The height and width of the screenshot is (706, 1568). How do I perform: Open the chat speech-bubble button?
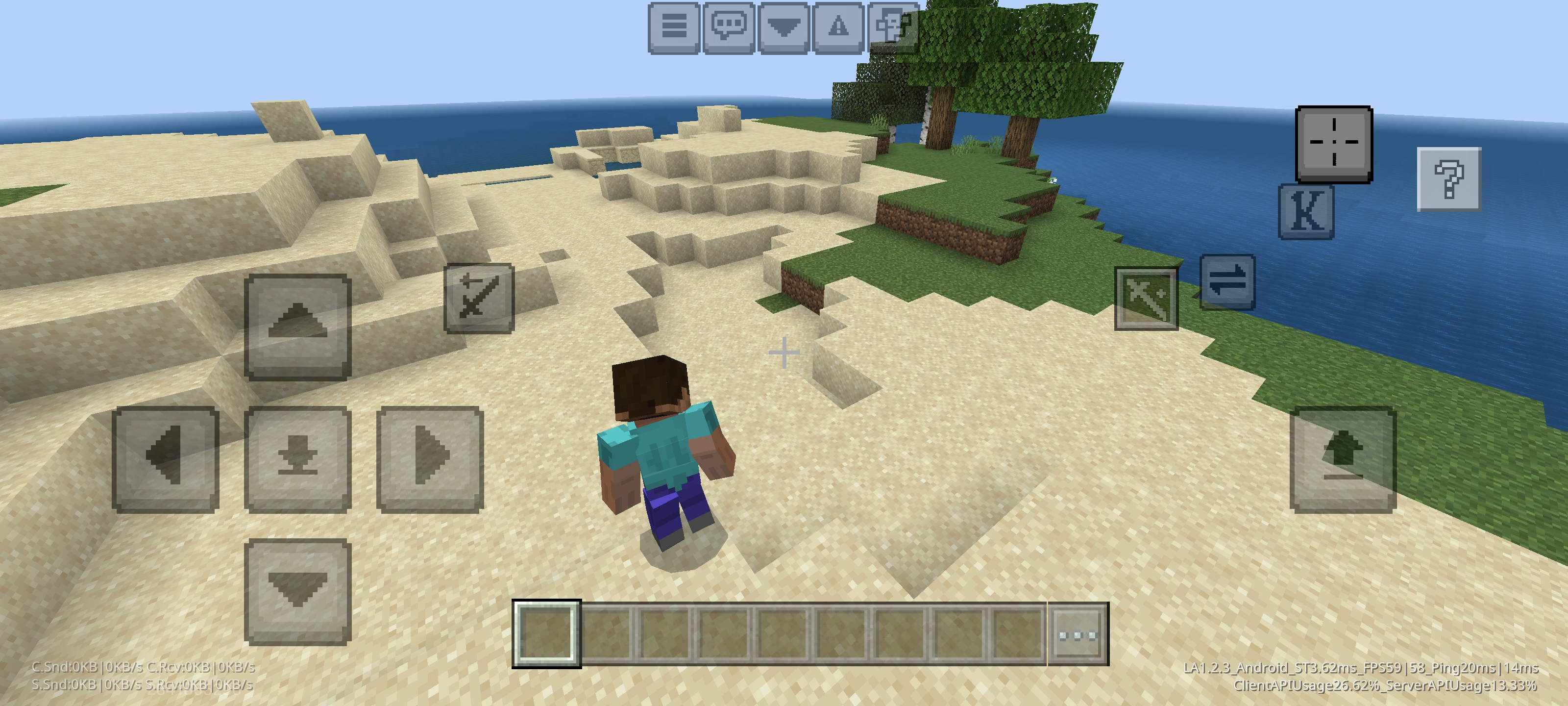pos(729,27)
